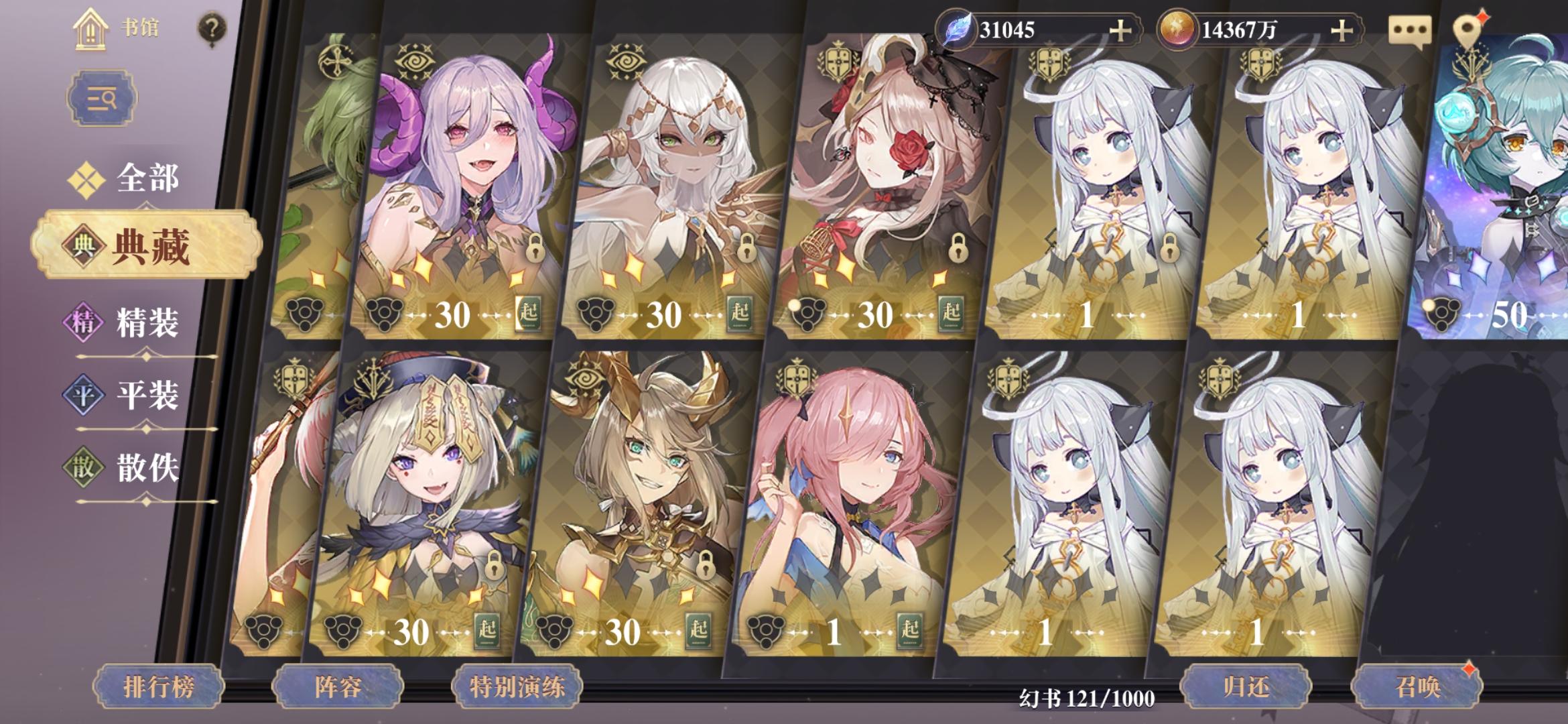Open the 书馆 home icon
The height and width of the screenshot is (724, 1568).
[90, 30]
